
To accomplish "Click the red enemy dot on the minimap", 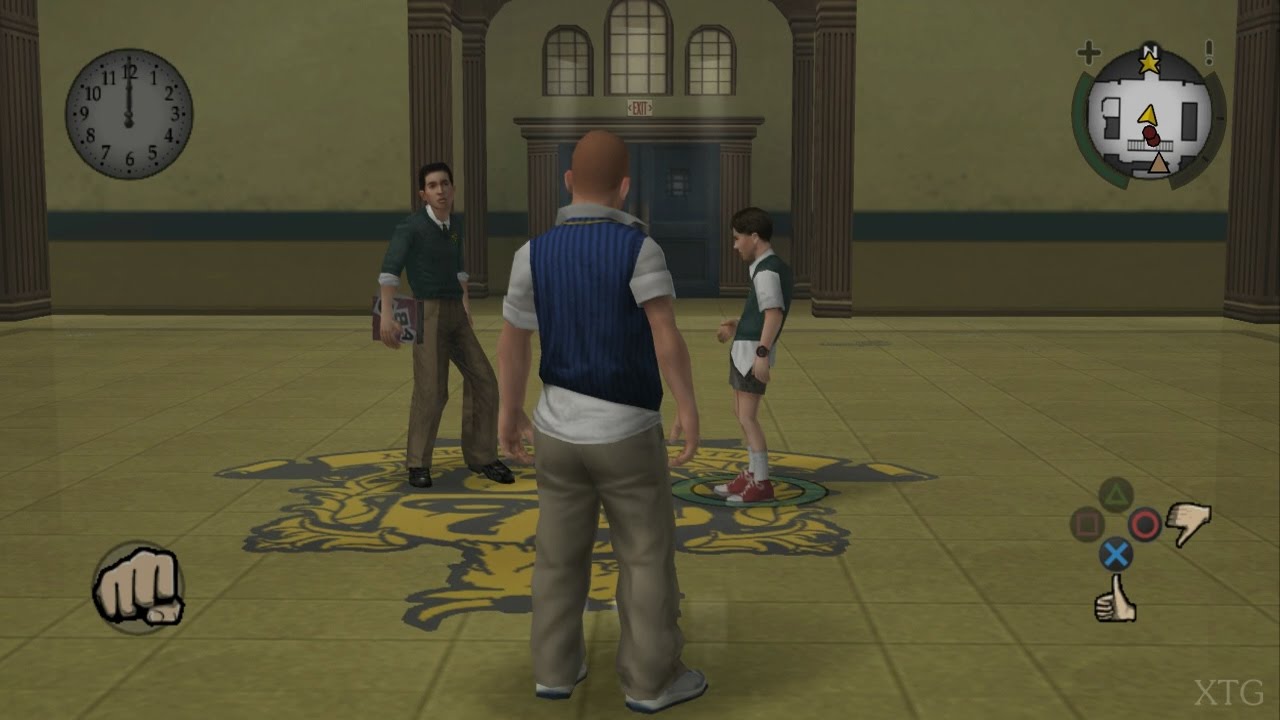I will click(x=1151, y=133).
